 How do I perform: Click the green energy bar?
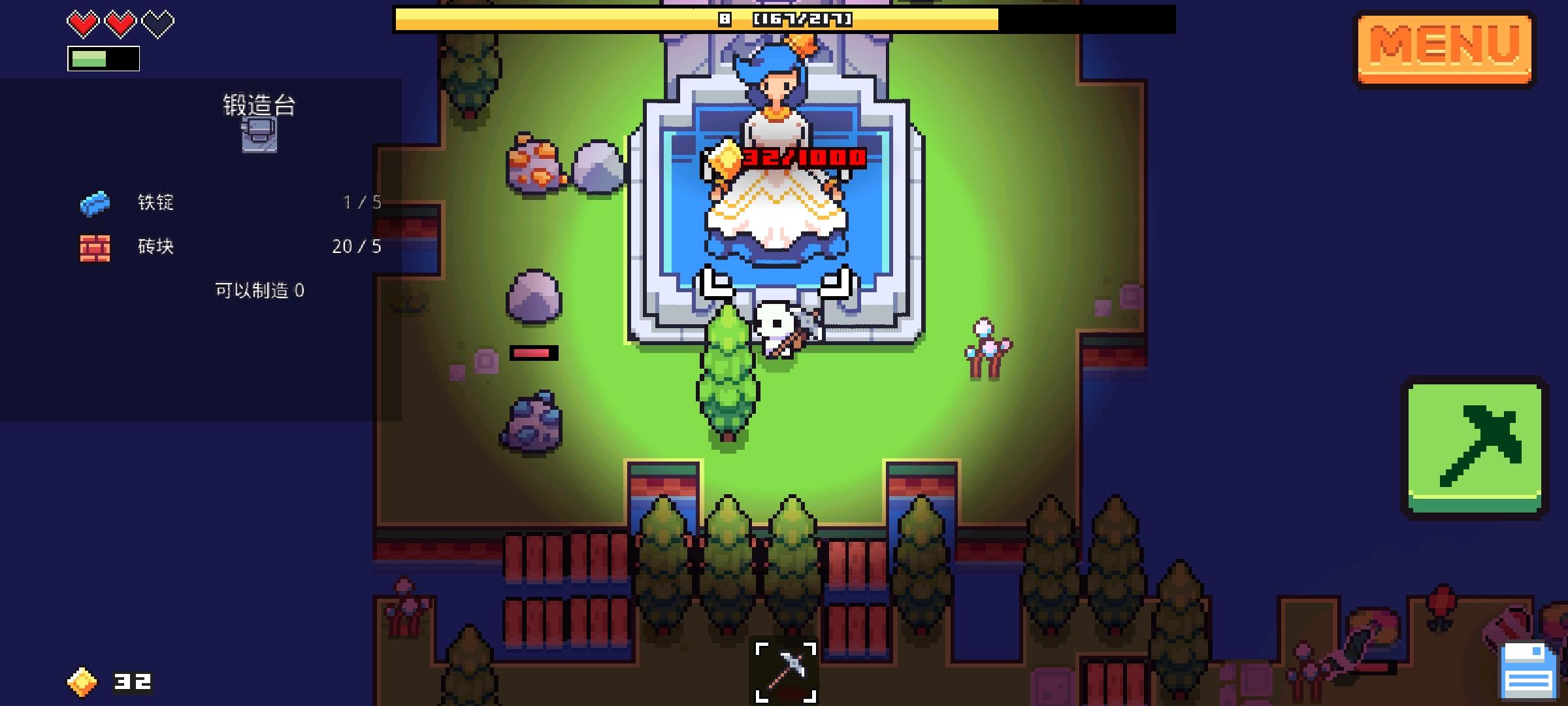coord(103,58)
